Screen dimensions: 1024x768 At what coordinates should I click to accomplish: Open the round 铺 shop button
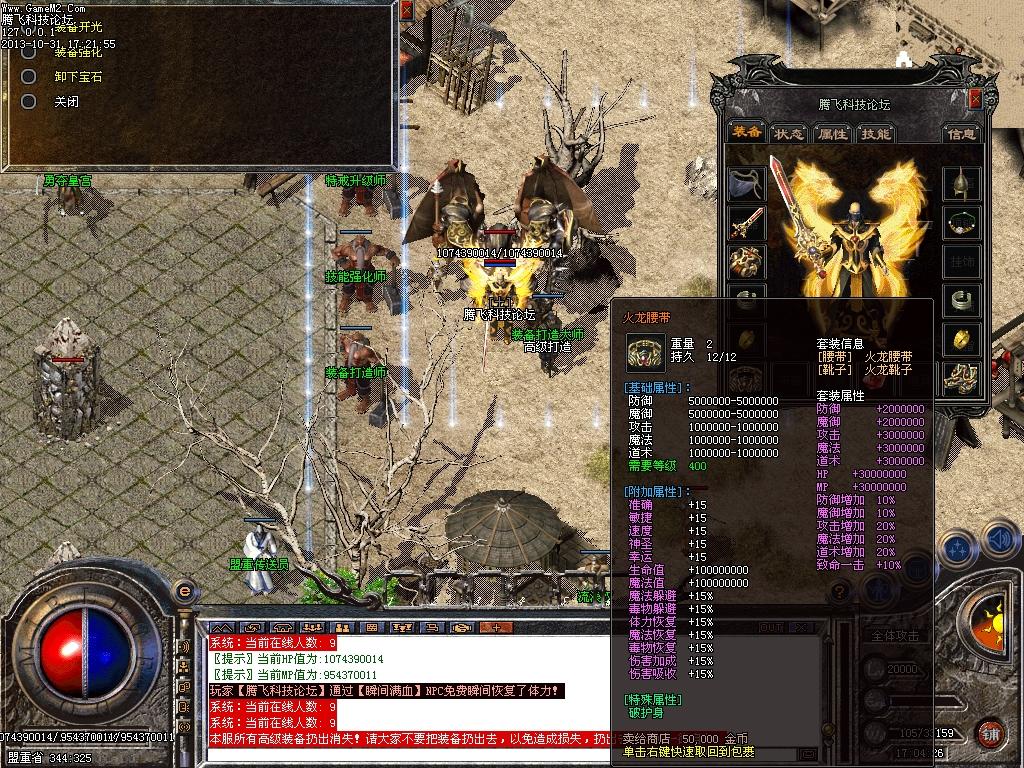click(989, 733)
